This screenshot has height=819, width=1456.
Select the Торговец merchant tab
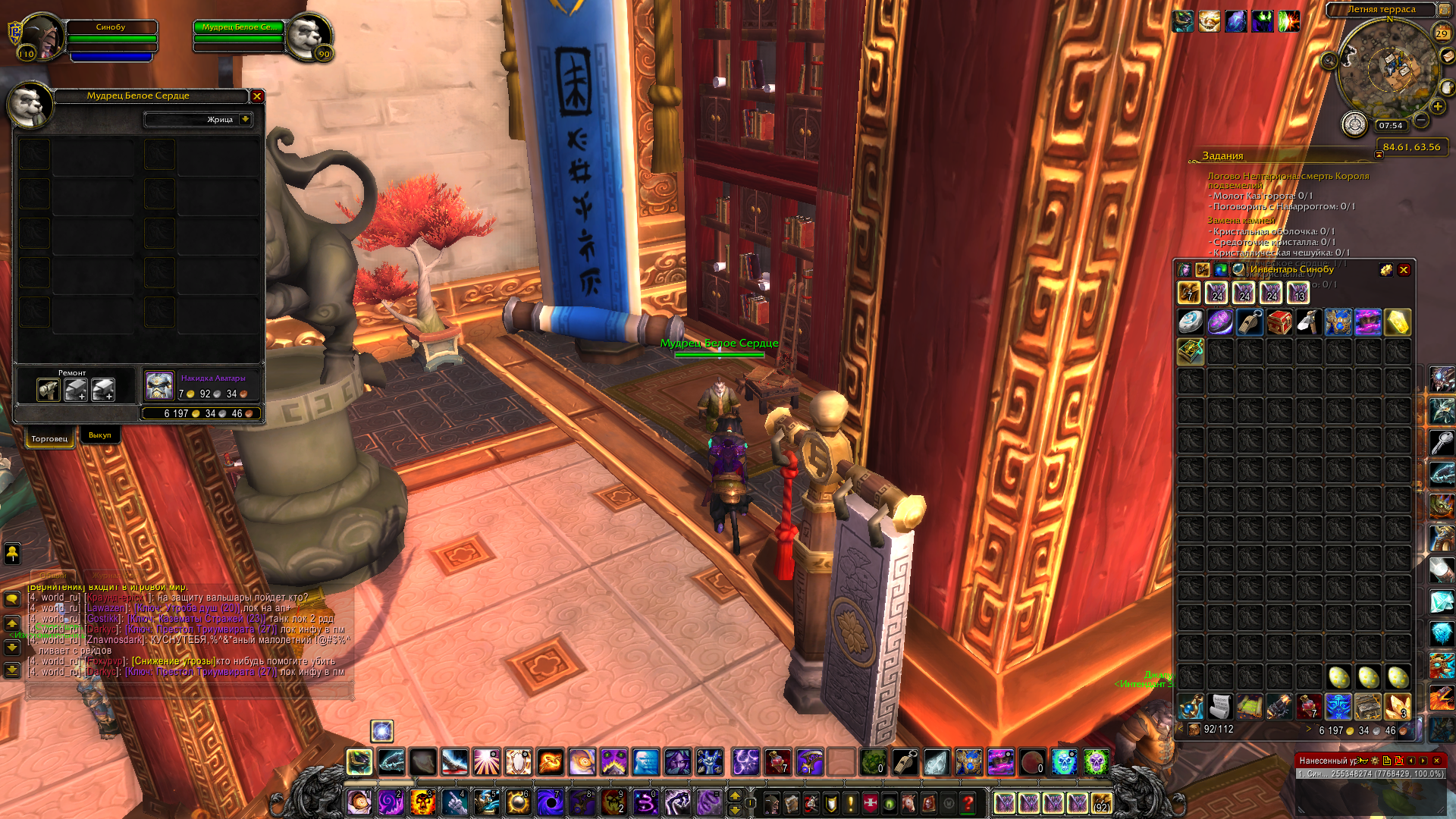(49, 438)
